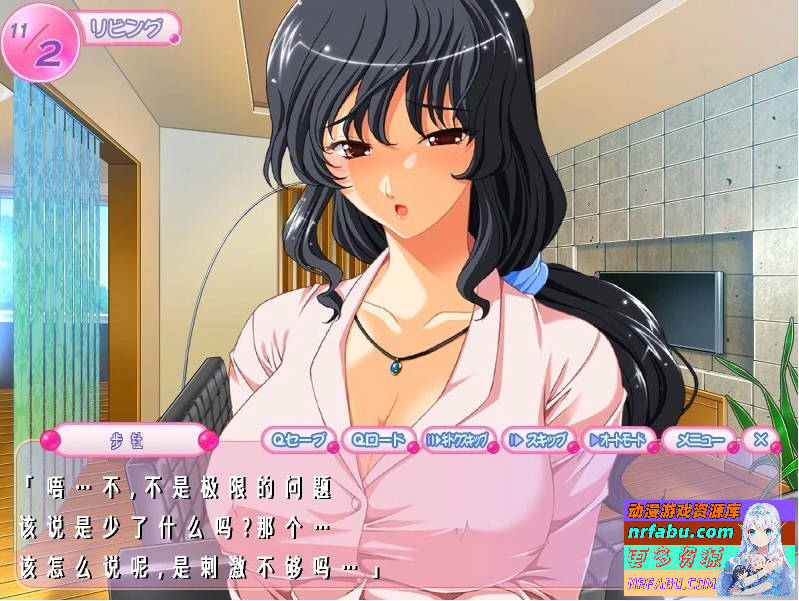Visit the nrfabu.com watermark link
Image resolution: width=799 pixels, height=601 pixels.
(x=681, y=532)
